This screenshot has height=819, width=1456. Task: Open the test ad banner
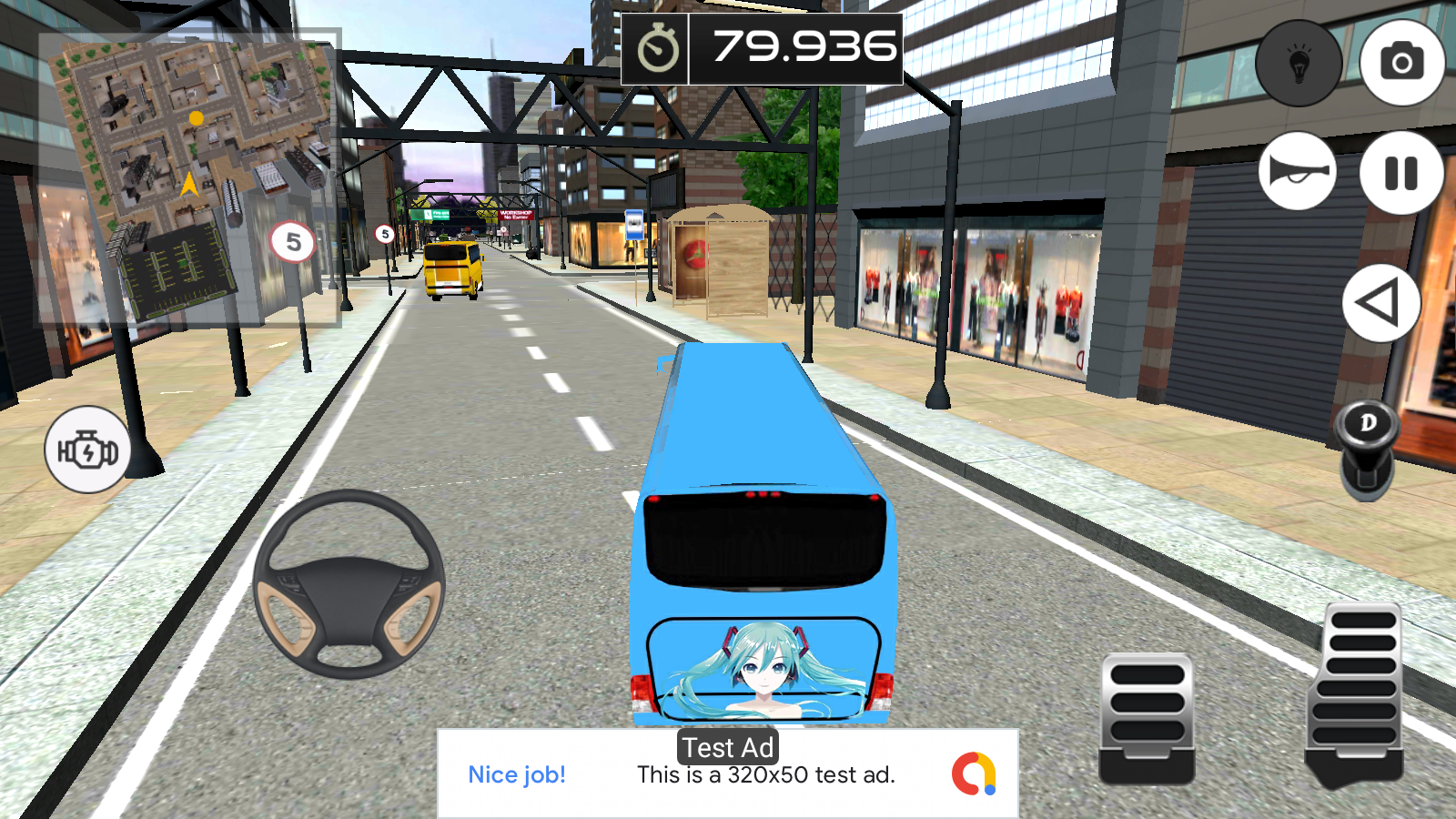click(728, 773)
